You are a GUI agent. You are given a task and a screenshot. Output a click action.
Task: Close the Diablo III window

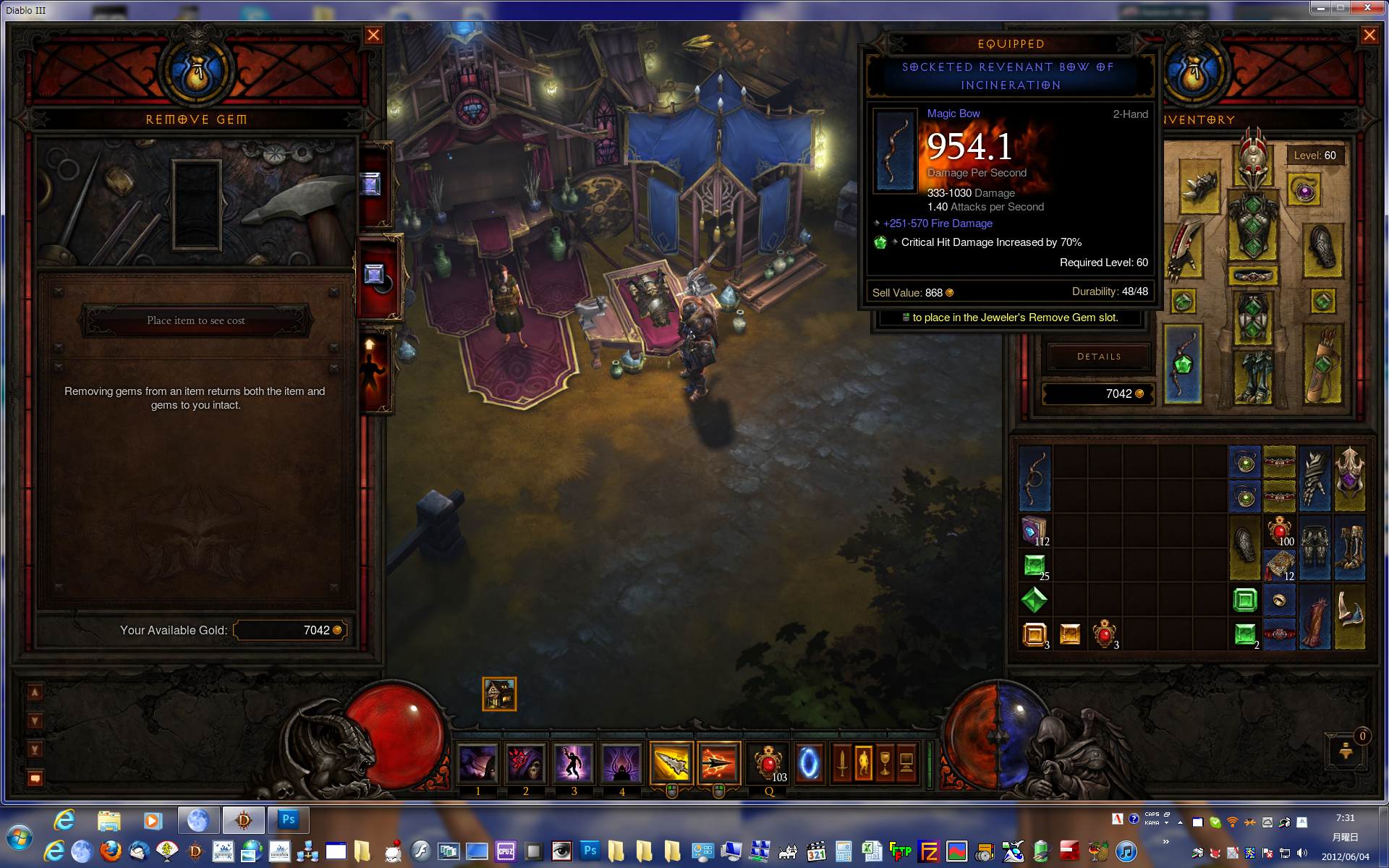tap(1367, 7)
